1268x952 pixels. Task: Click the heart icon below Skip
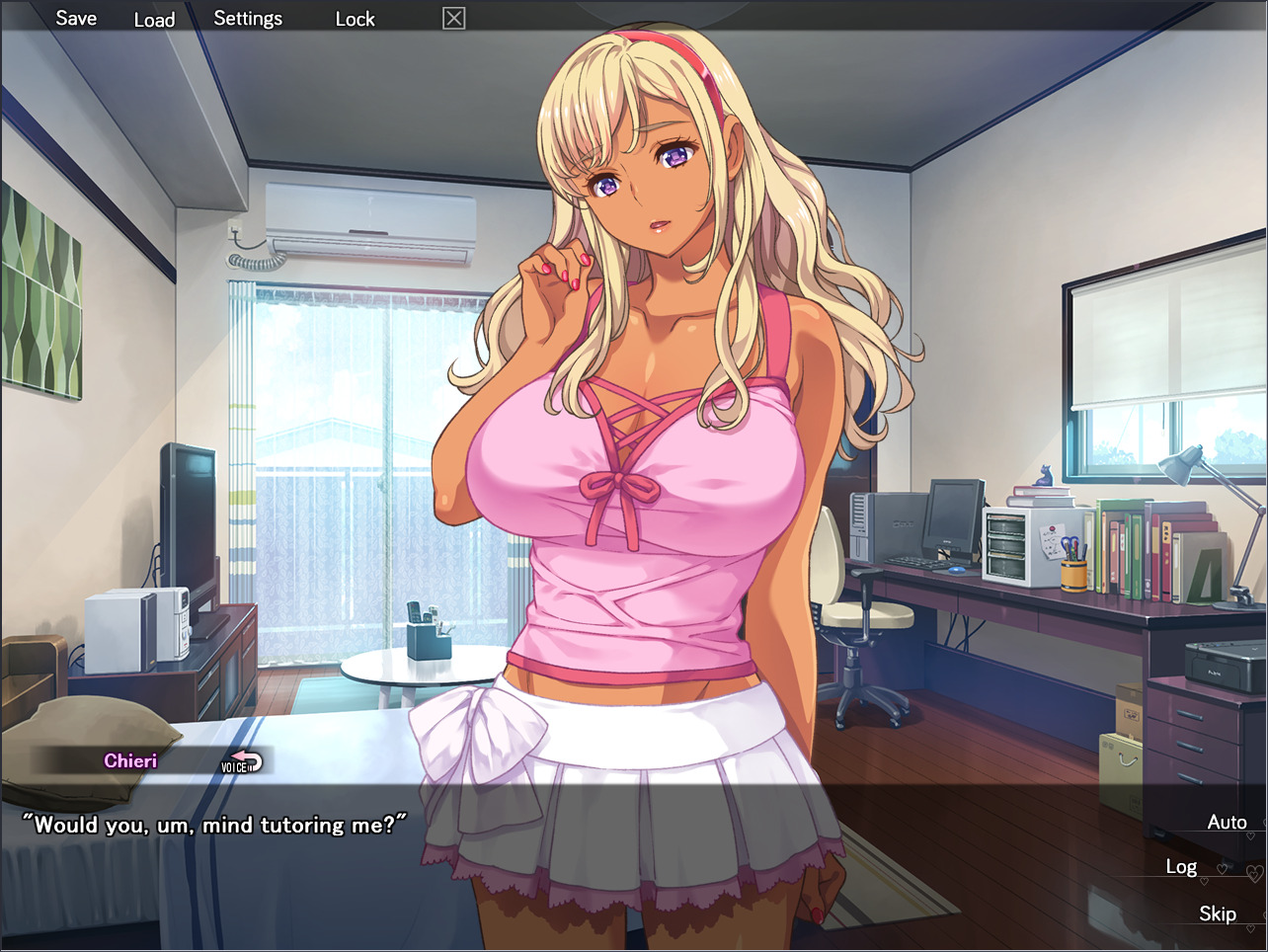point(1250,927)
